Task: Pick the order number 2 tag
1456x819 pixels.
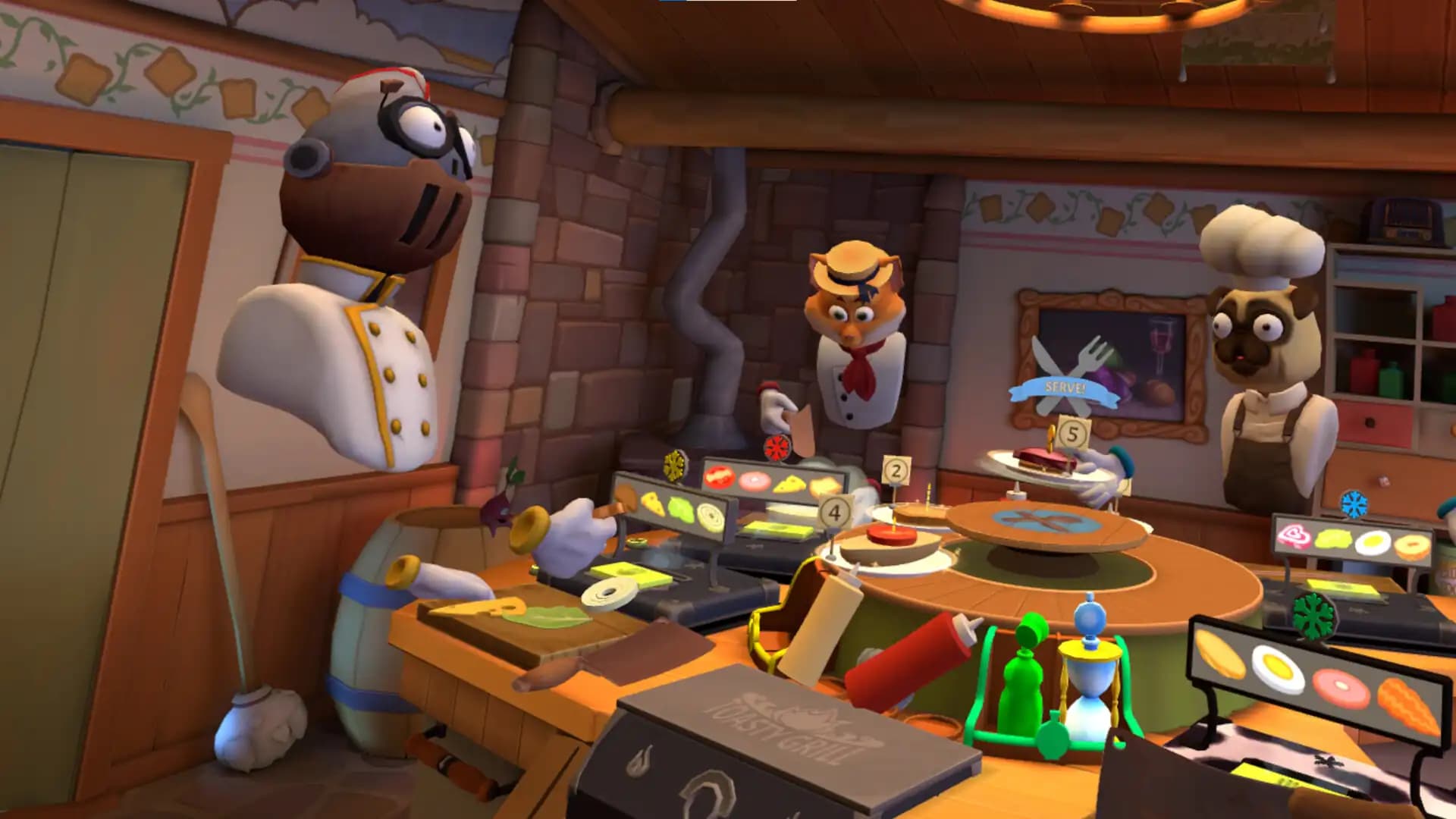Action: 896,471
